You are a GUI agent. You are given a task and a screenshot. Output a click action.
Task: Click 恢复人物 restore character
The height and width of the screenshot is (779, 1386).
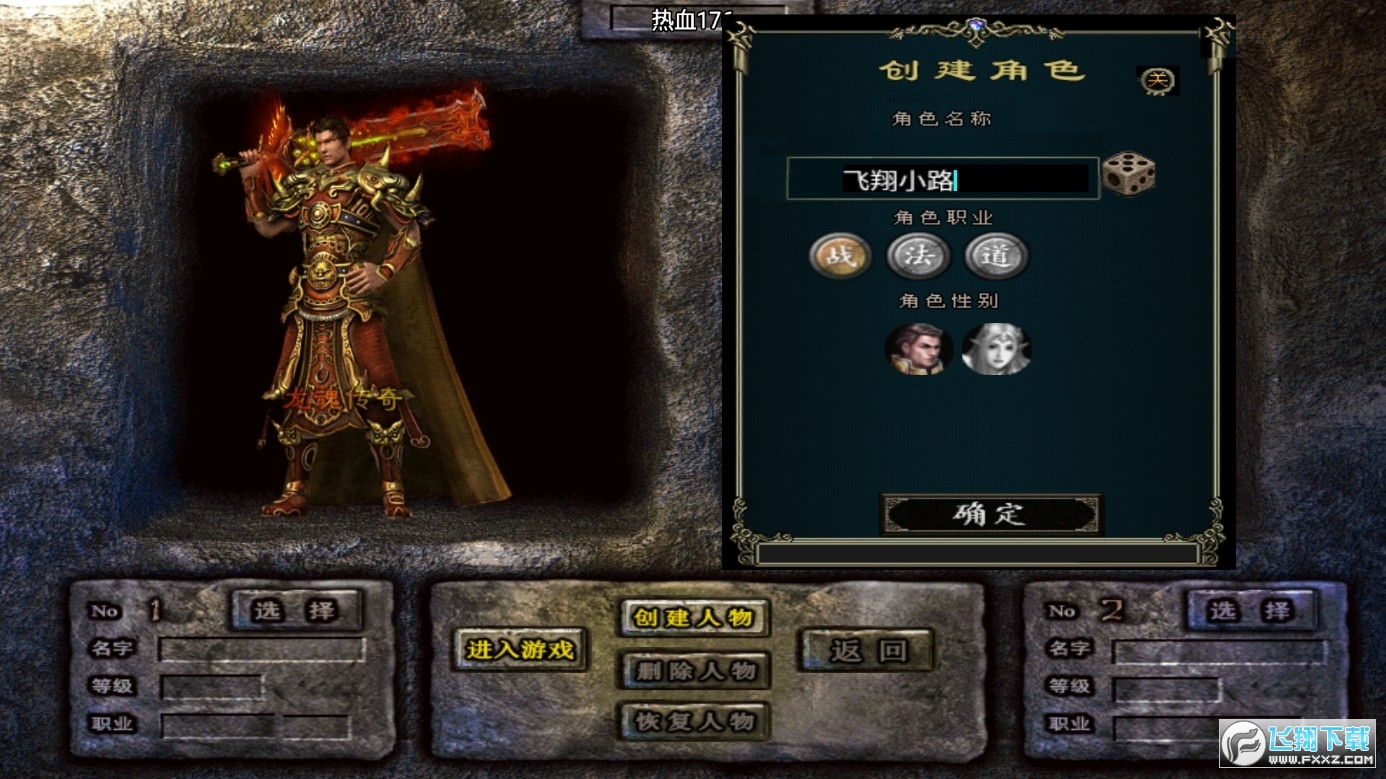695,721
